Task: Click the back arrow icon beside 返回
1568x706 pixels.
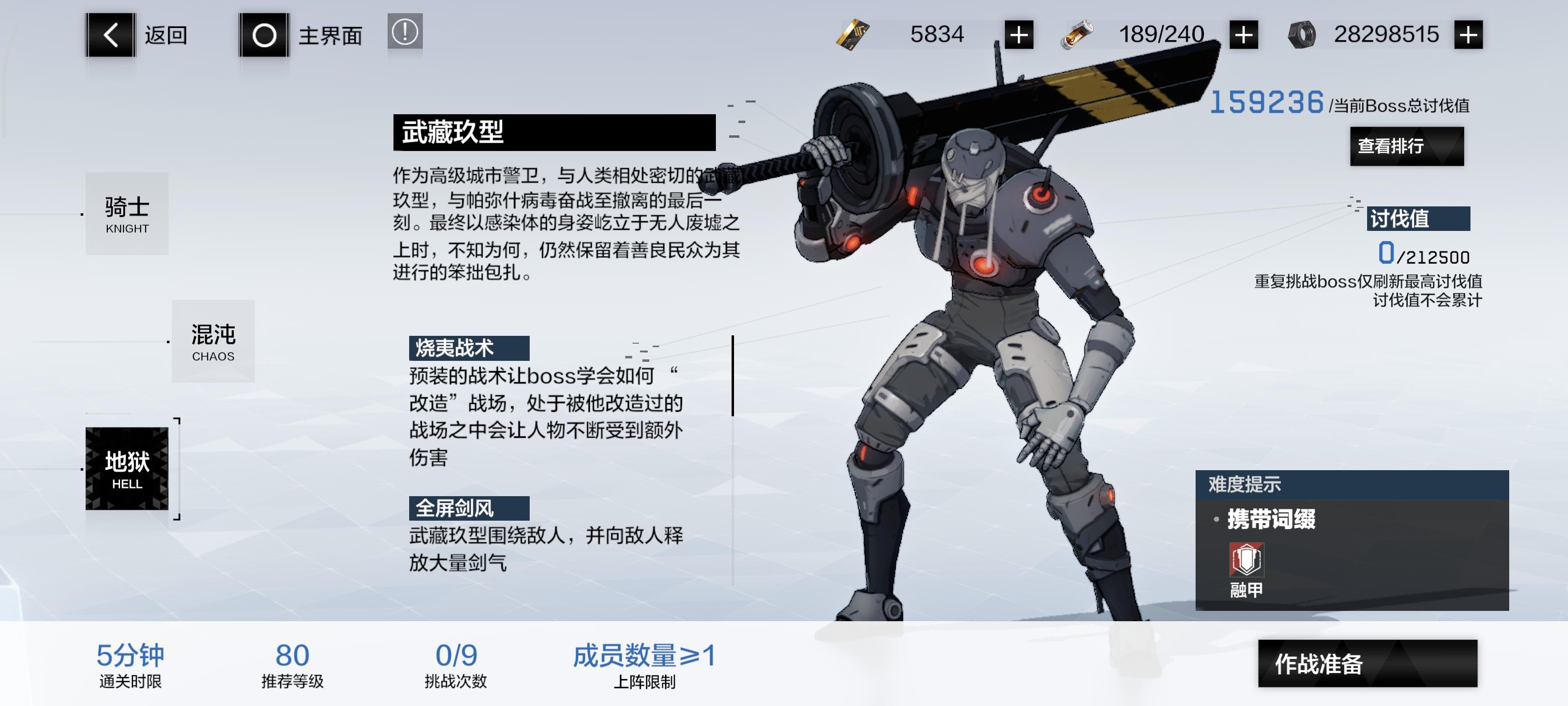Action: coord(111,36)
